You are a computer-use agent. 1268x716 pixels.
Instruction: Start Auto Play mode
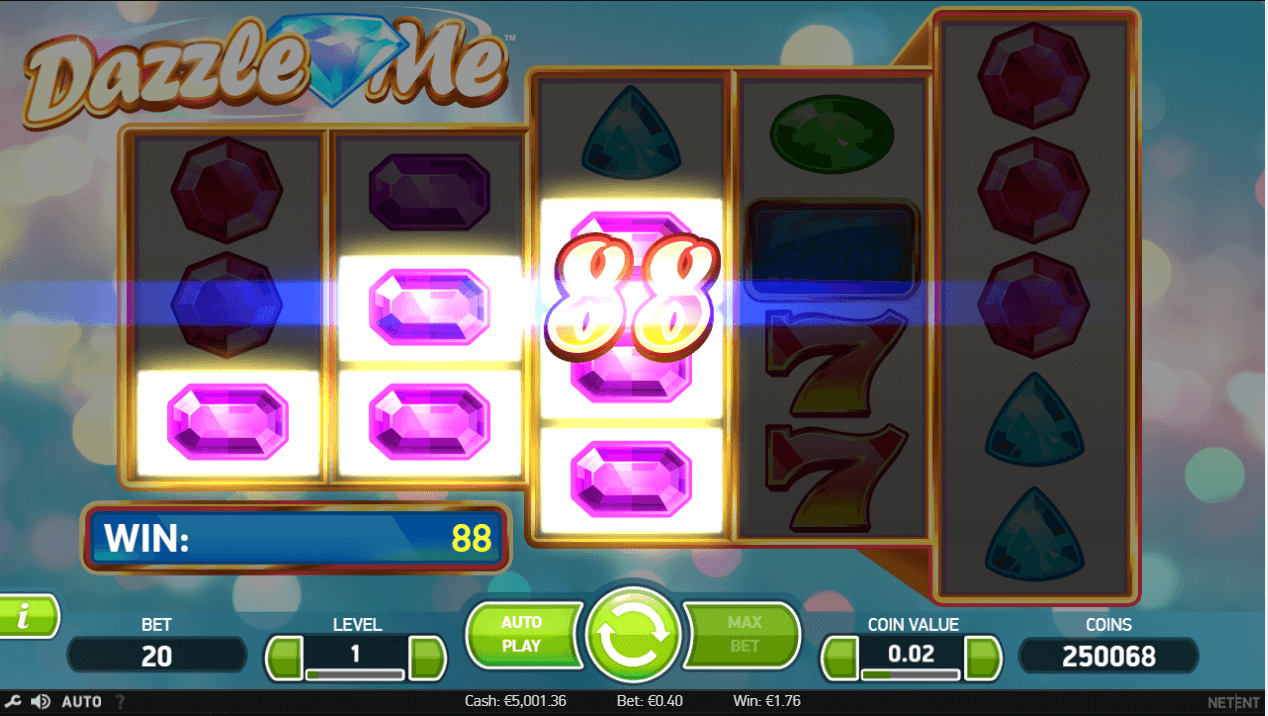pos(521,634)
